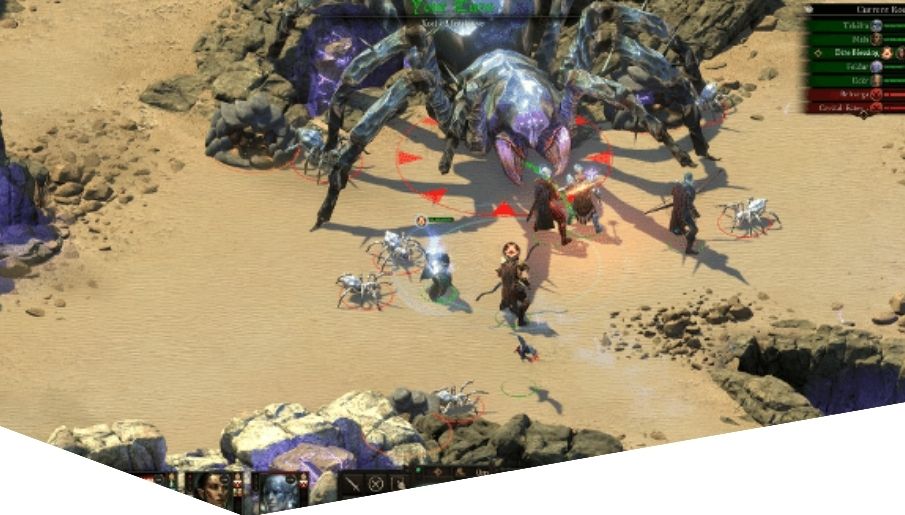Image resolution: width=905 pixels, height=515 pixels.
Task: Select the dark-haired woman's party portrait
Action: click(x=212, y=487)
